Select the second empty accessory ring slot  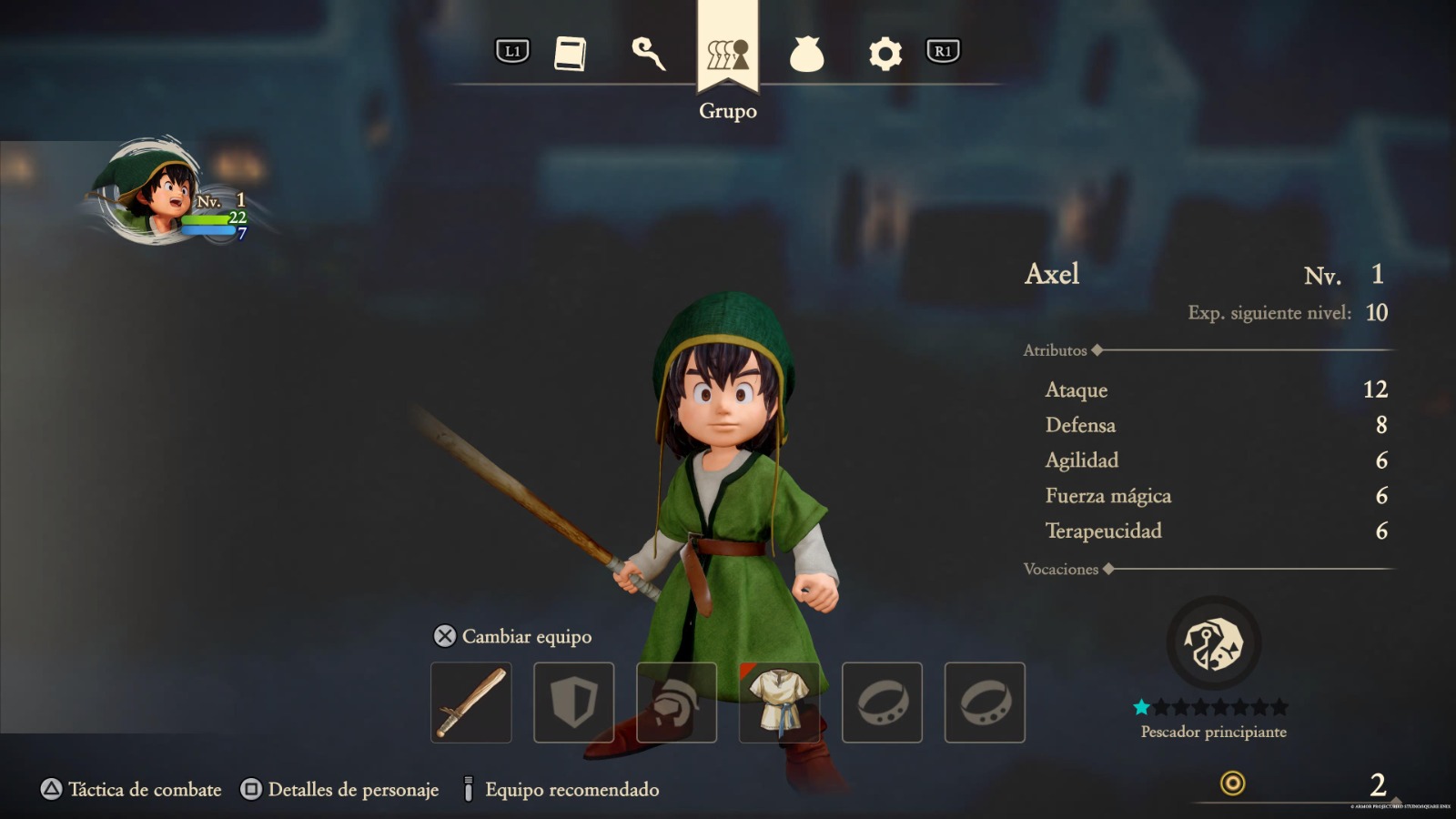coord(985,703)
